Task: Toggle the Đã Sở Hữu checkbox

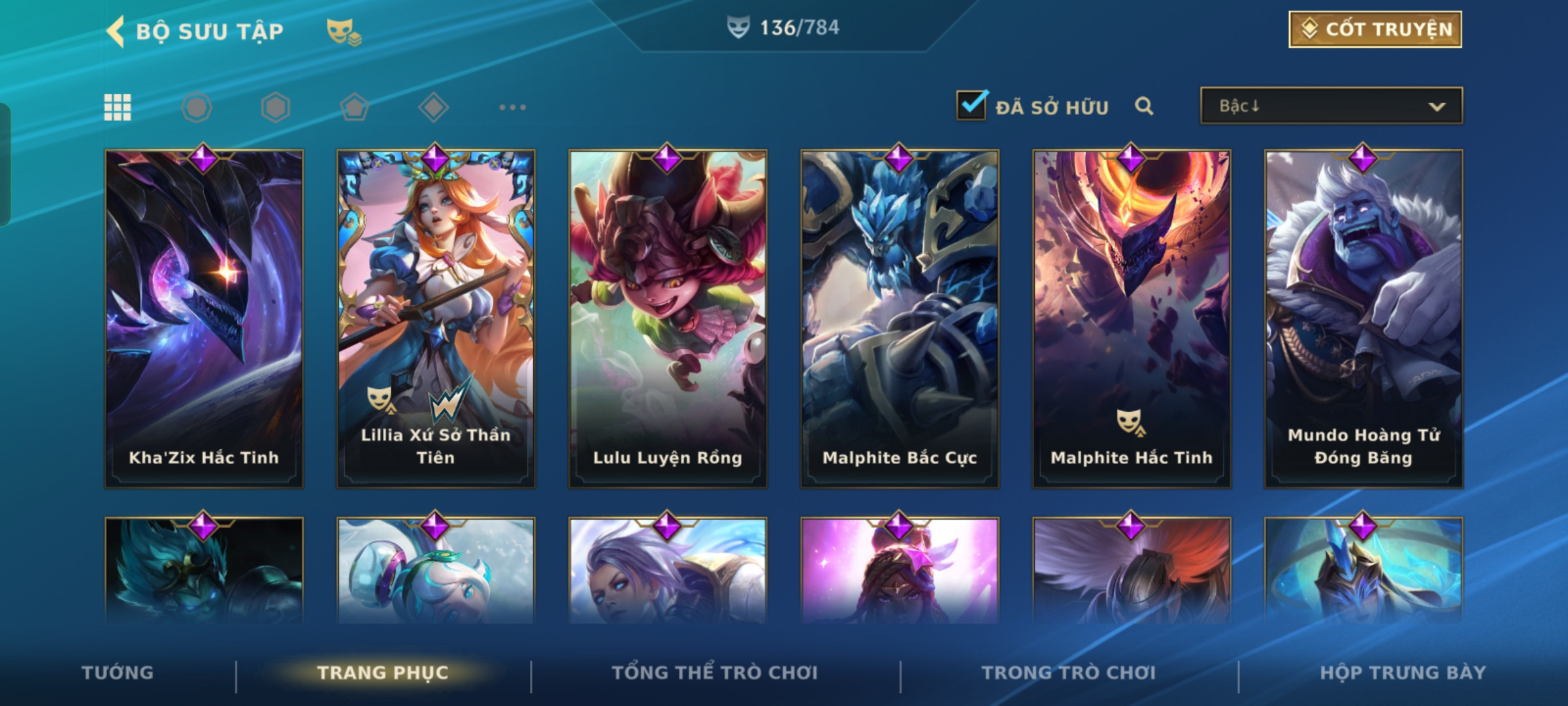Action: pos(972,105)
